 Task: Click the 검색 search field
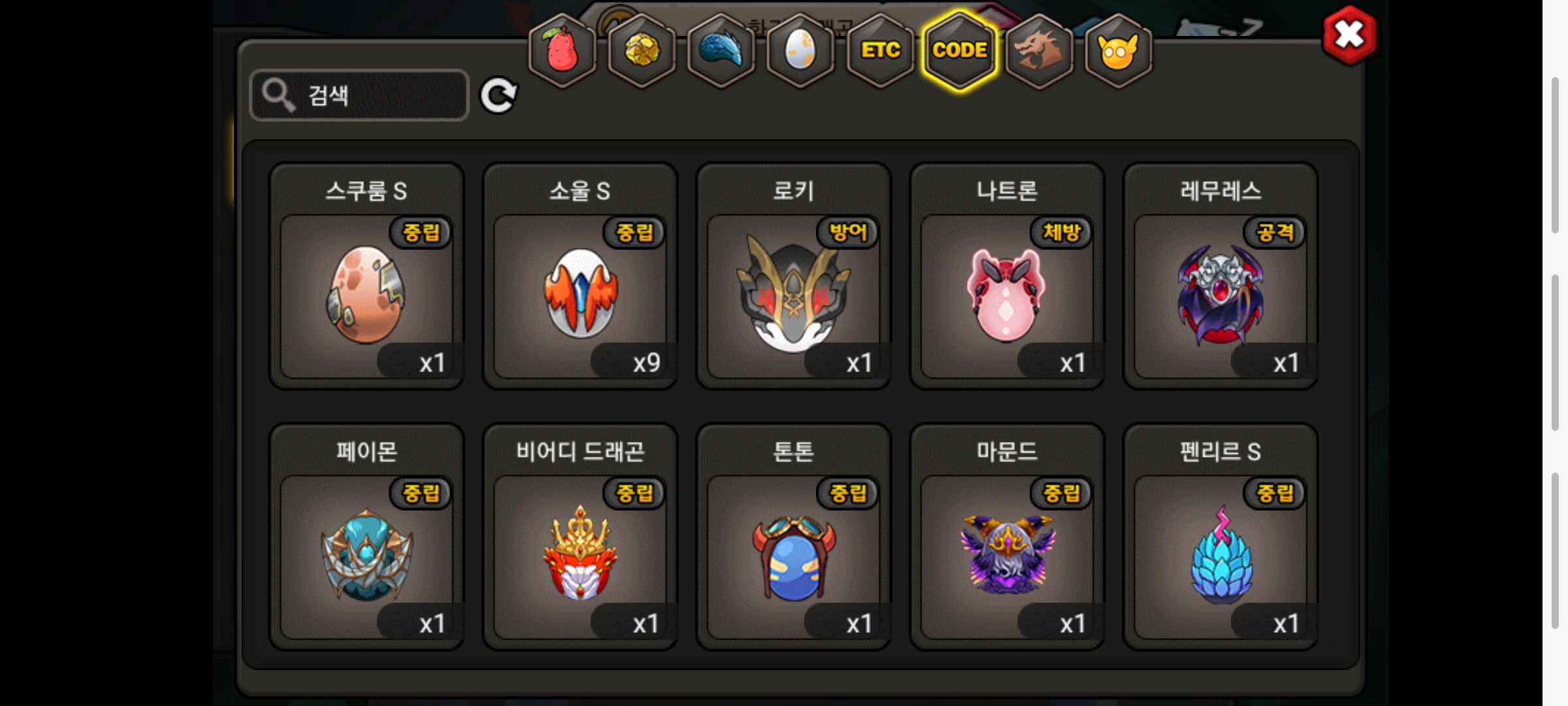(359, 95)
